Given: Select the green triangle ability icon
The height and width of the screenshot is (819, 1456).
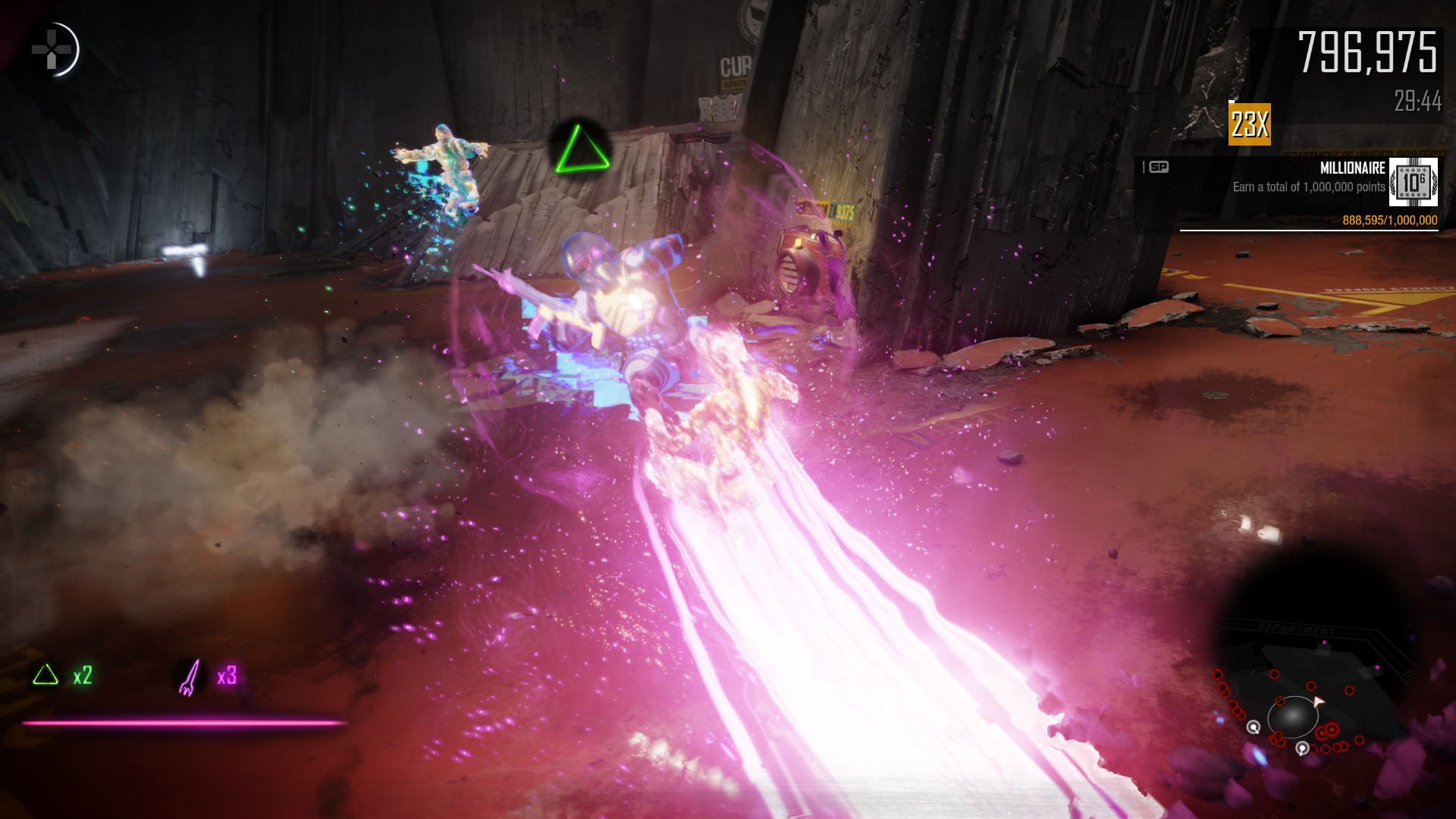Looking at the screenshot, I should click(x=45, y=675).
